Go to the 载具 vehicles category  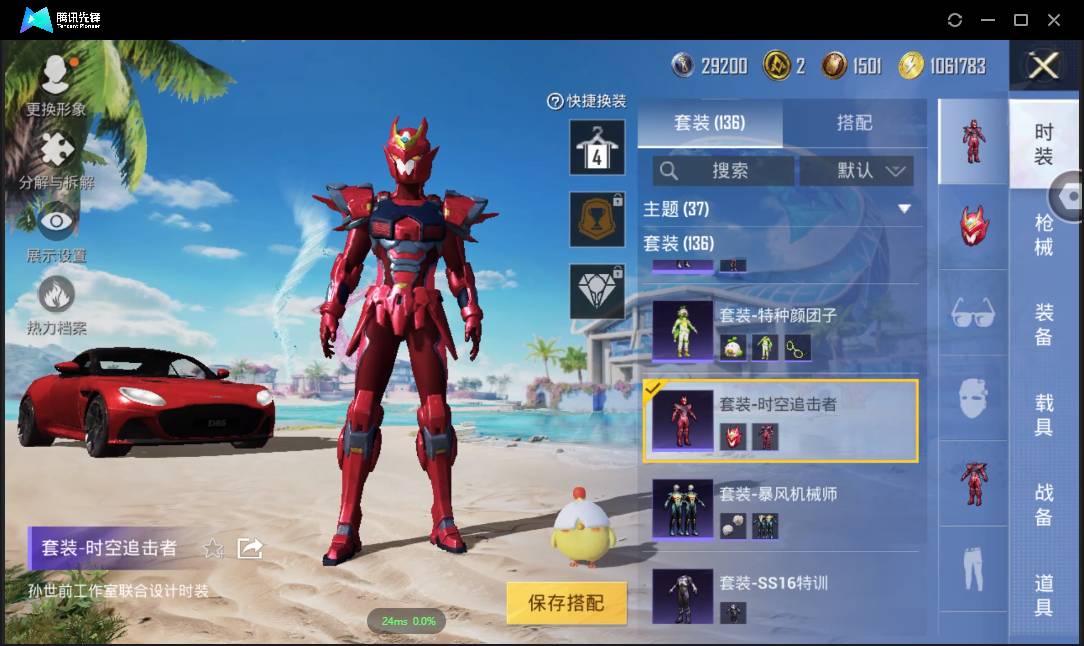pos(1043,415)
